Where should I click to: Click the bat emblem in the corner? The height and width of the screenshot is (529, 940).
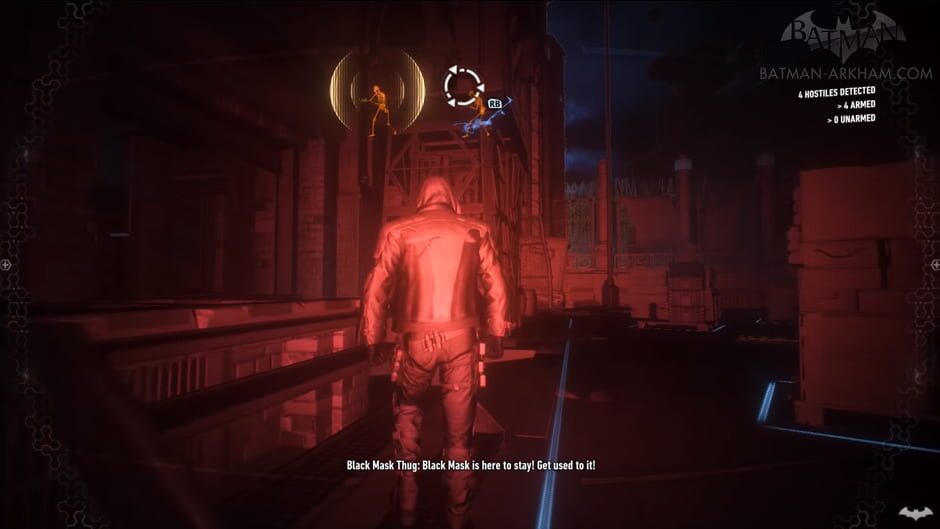[x=914, y=513]
